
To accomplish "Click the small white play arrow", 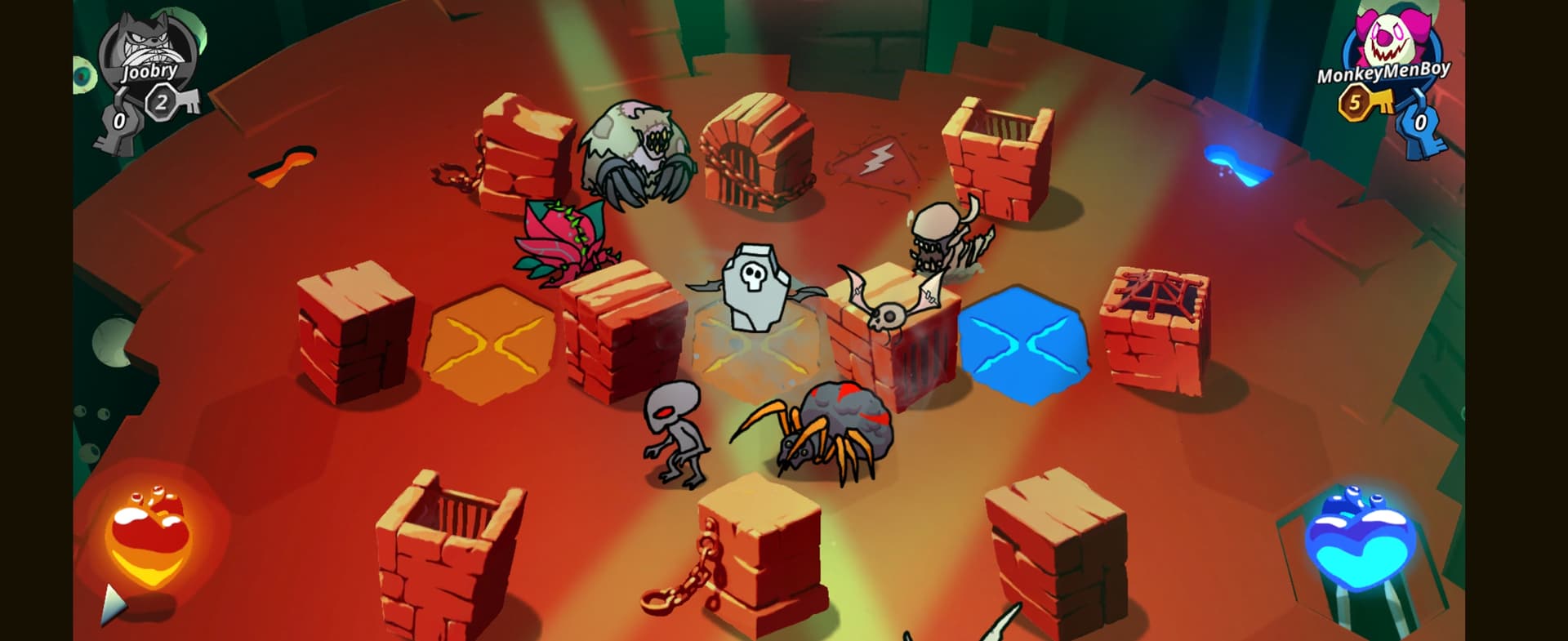I will pos(114,604).
